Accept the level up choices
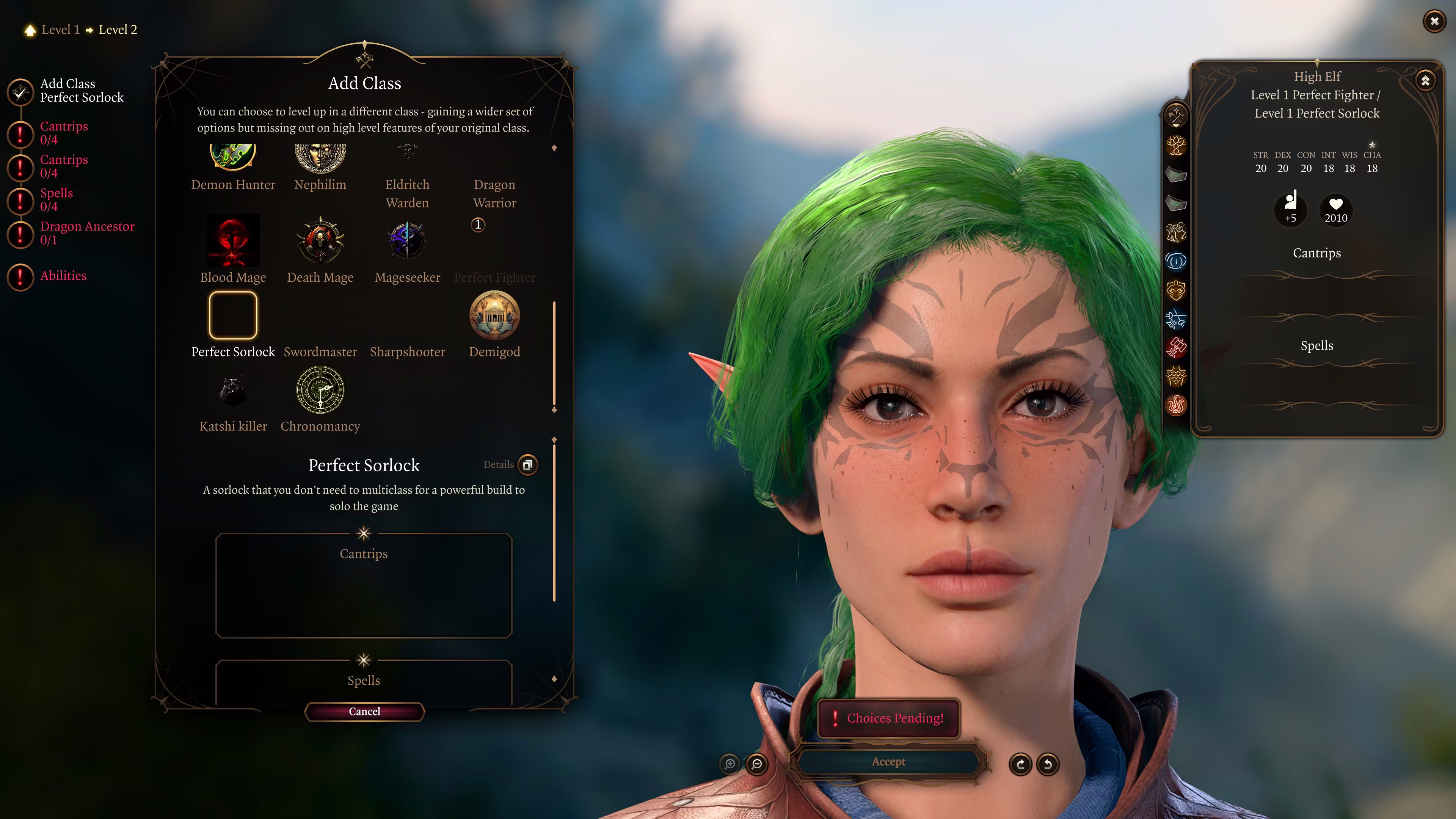 click(888, 761)
